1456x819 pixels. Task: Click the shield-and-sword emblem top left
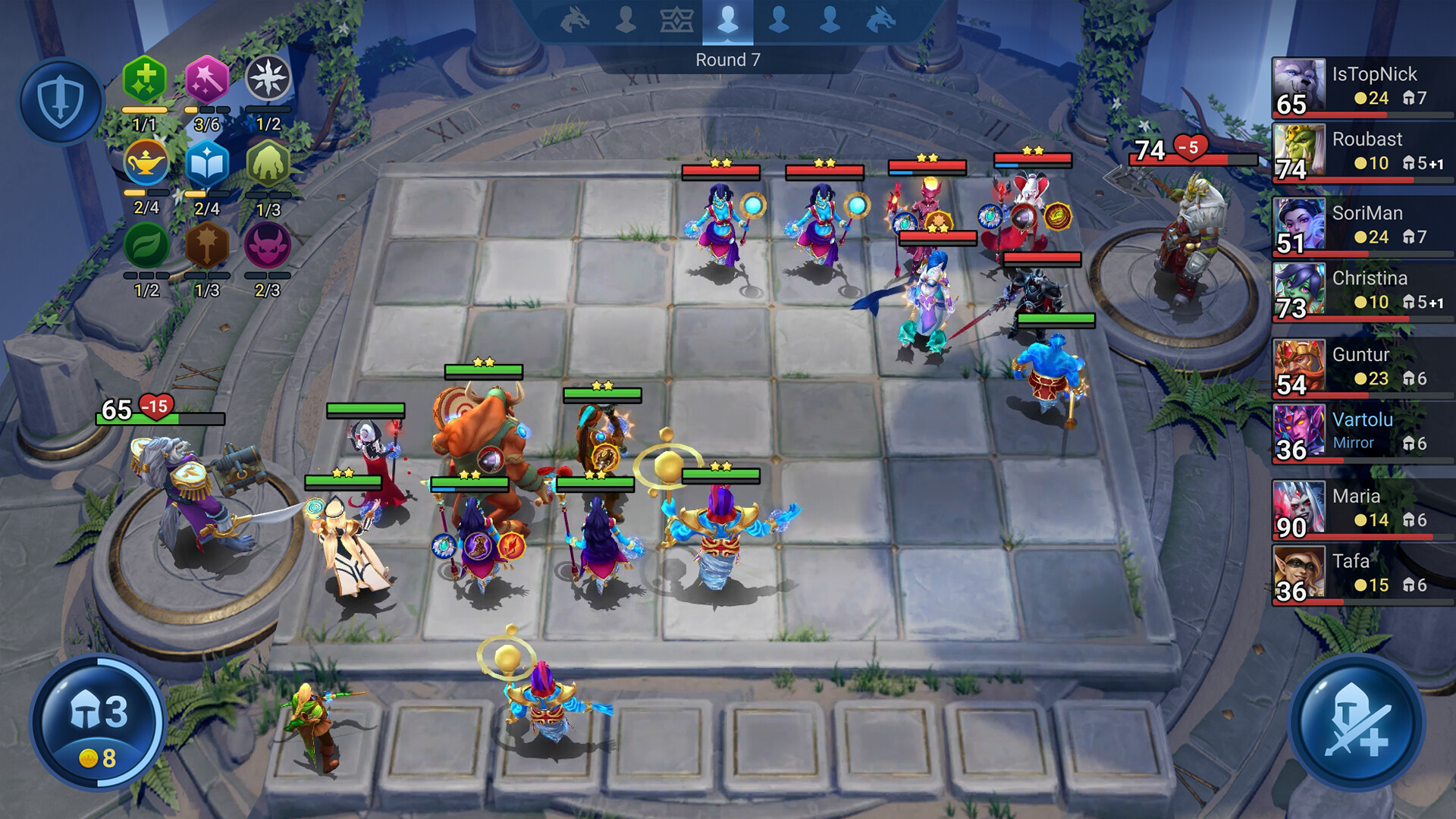[x=62, y=99]
